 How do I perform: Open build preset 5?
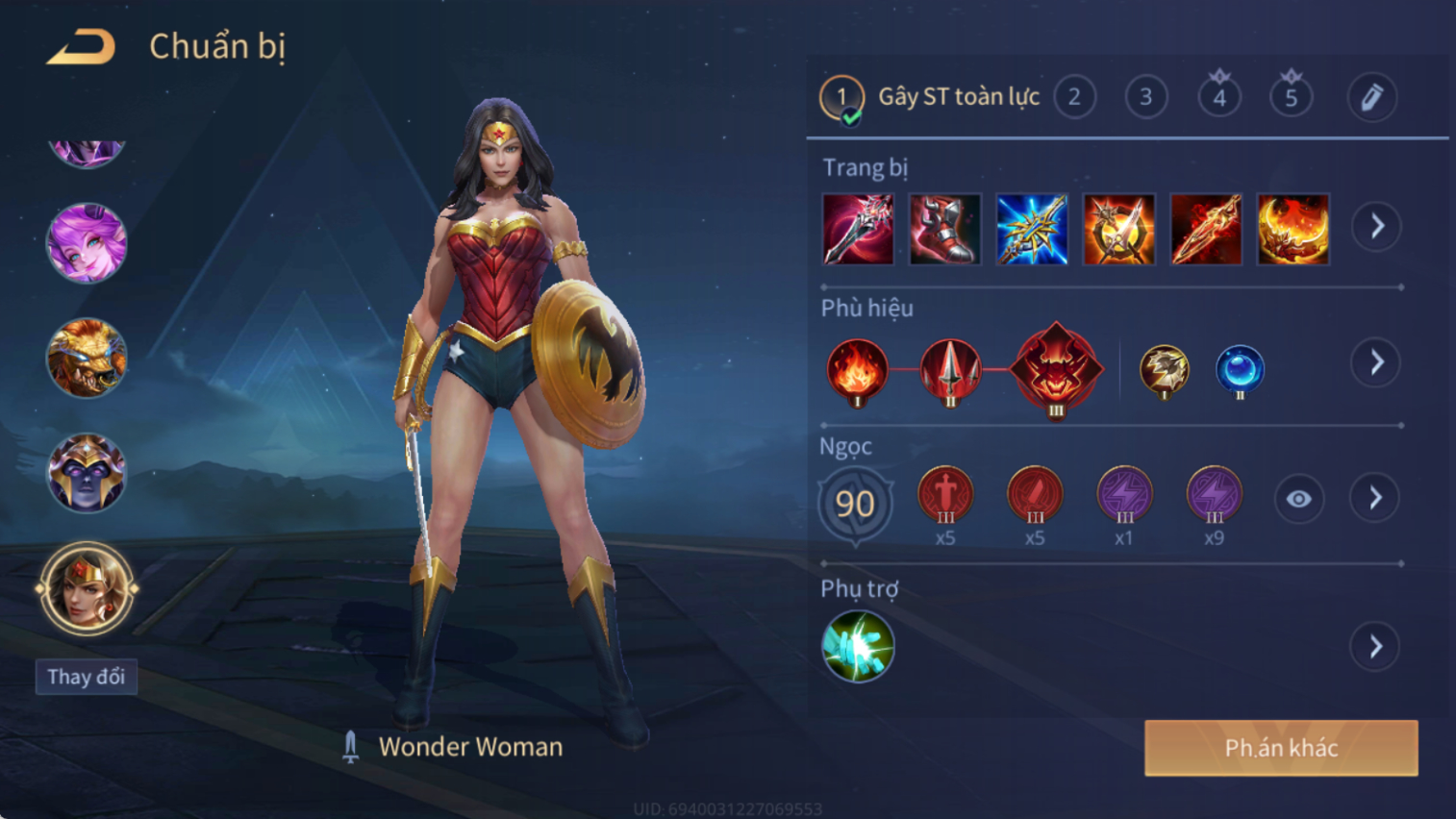coord(1291,97)
